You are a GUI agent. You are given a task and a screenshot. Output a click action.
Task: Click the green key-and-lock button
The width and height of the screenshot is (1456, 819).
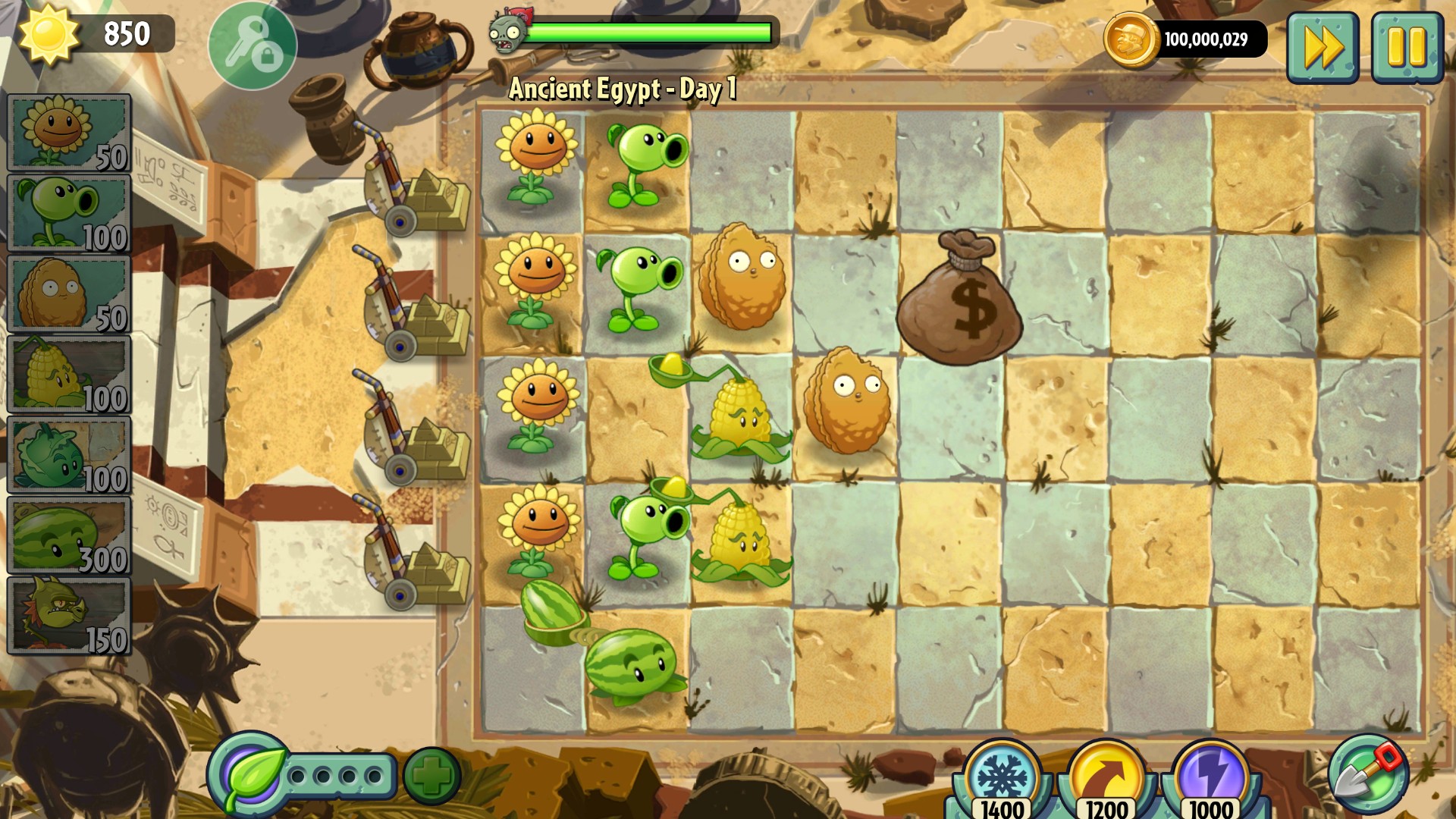coord(253,45)
